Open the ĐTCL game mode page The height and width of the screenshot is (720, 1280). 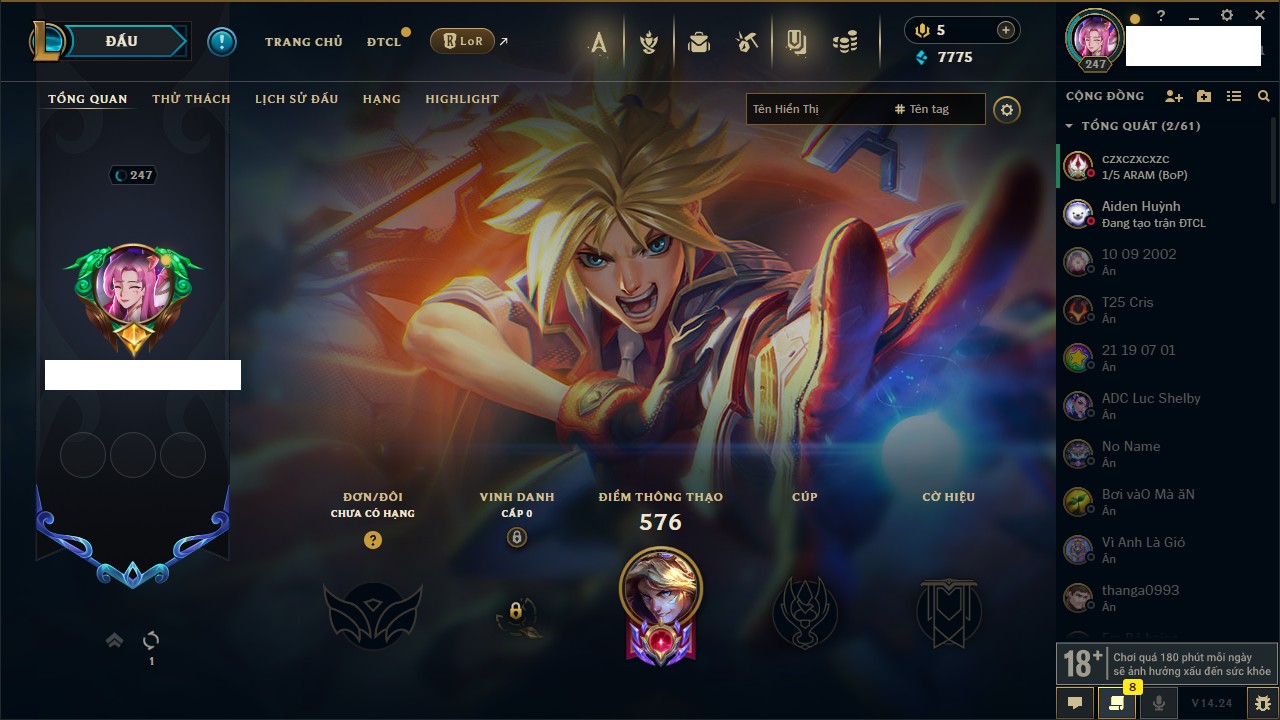pos(383,42)
